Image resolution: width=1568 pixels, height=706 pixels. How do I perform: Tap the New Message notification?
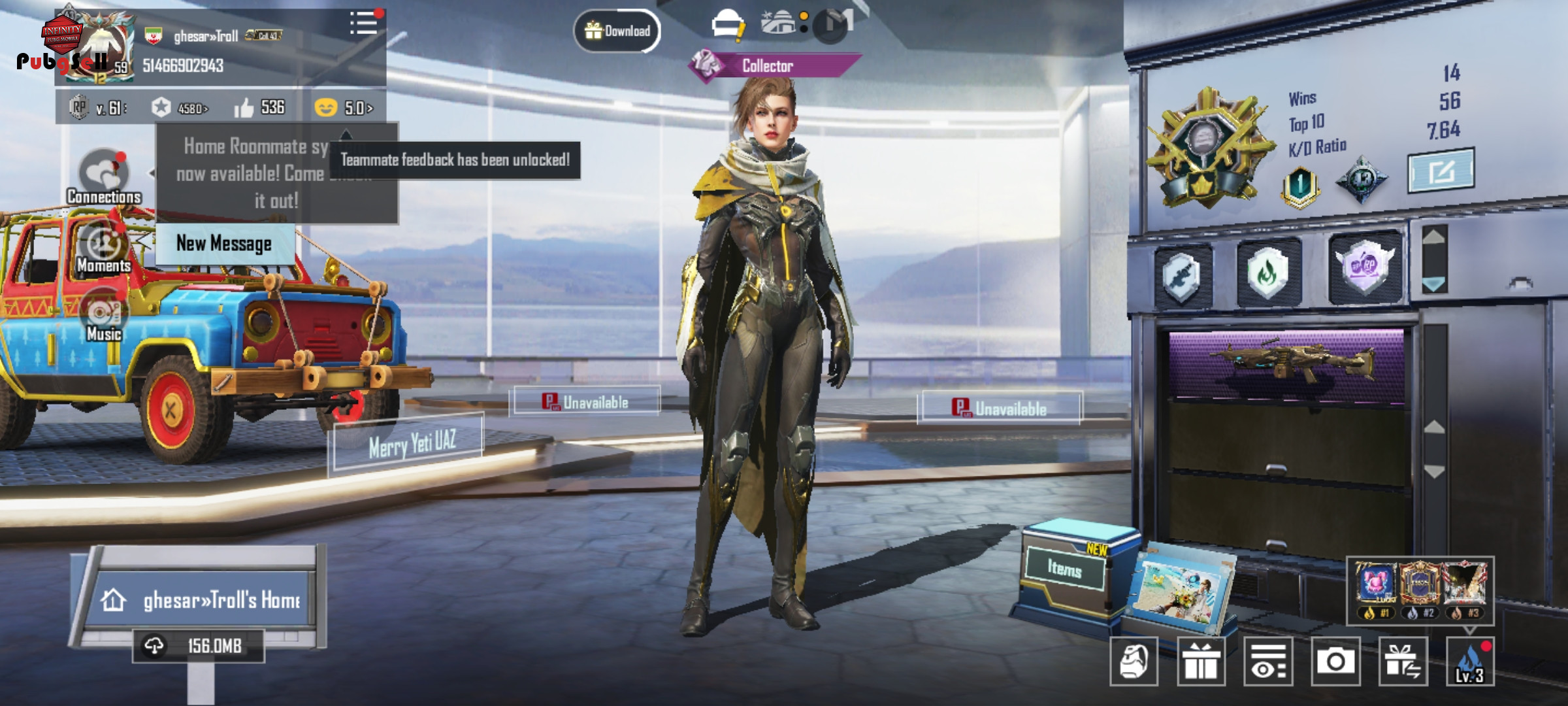(224, 244)
